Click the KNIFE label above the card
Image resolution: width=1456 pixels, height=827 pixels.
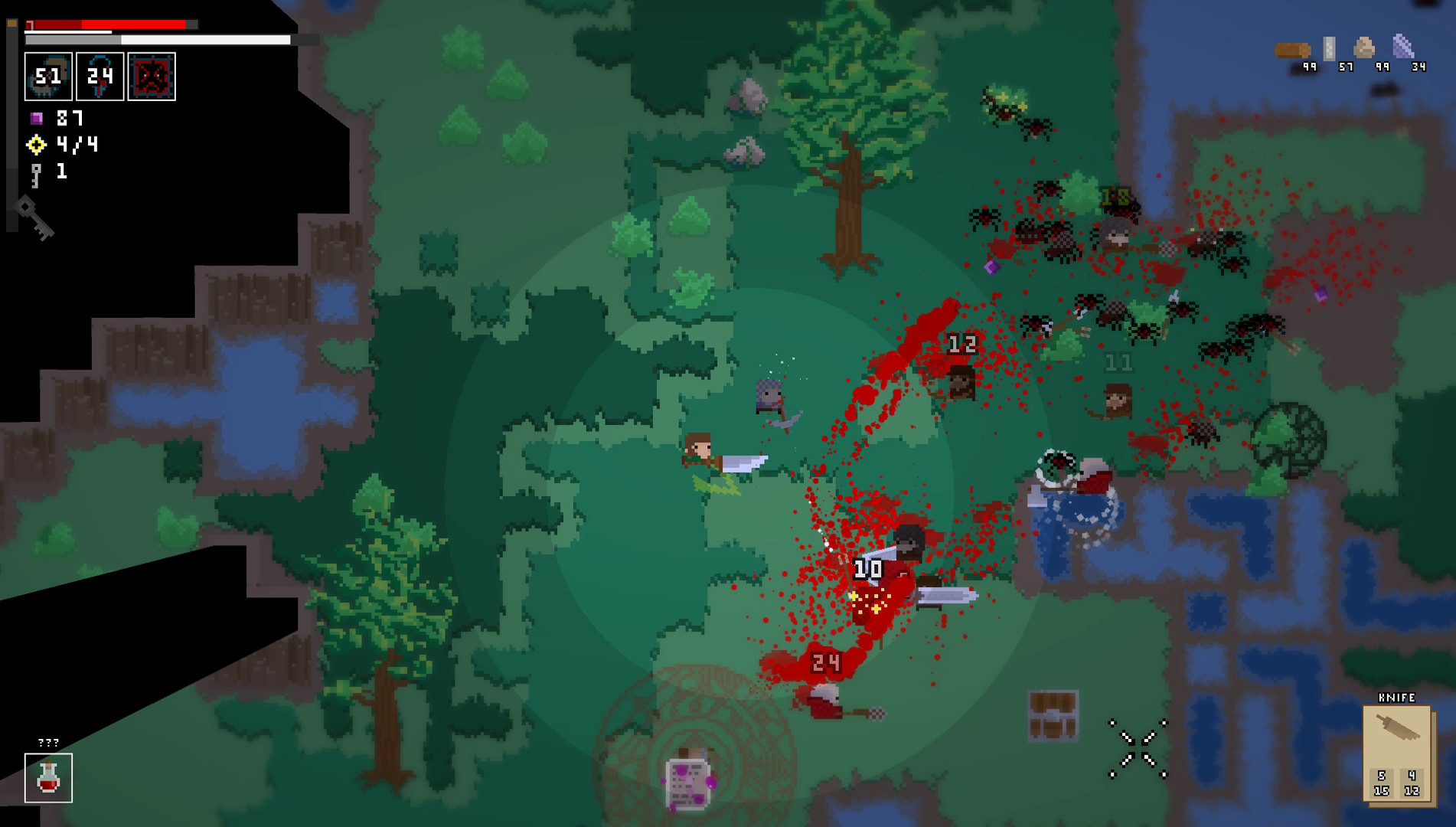pos(1398,697)
